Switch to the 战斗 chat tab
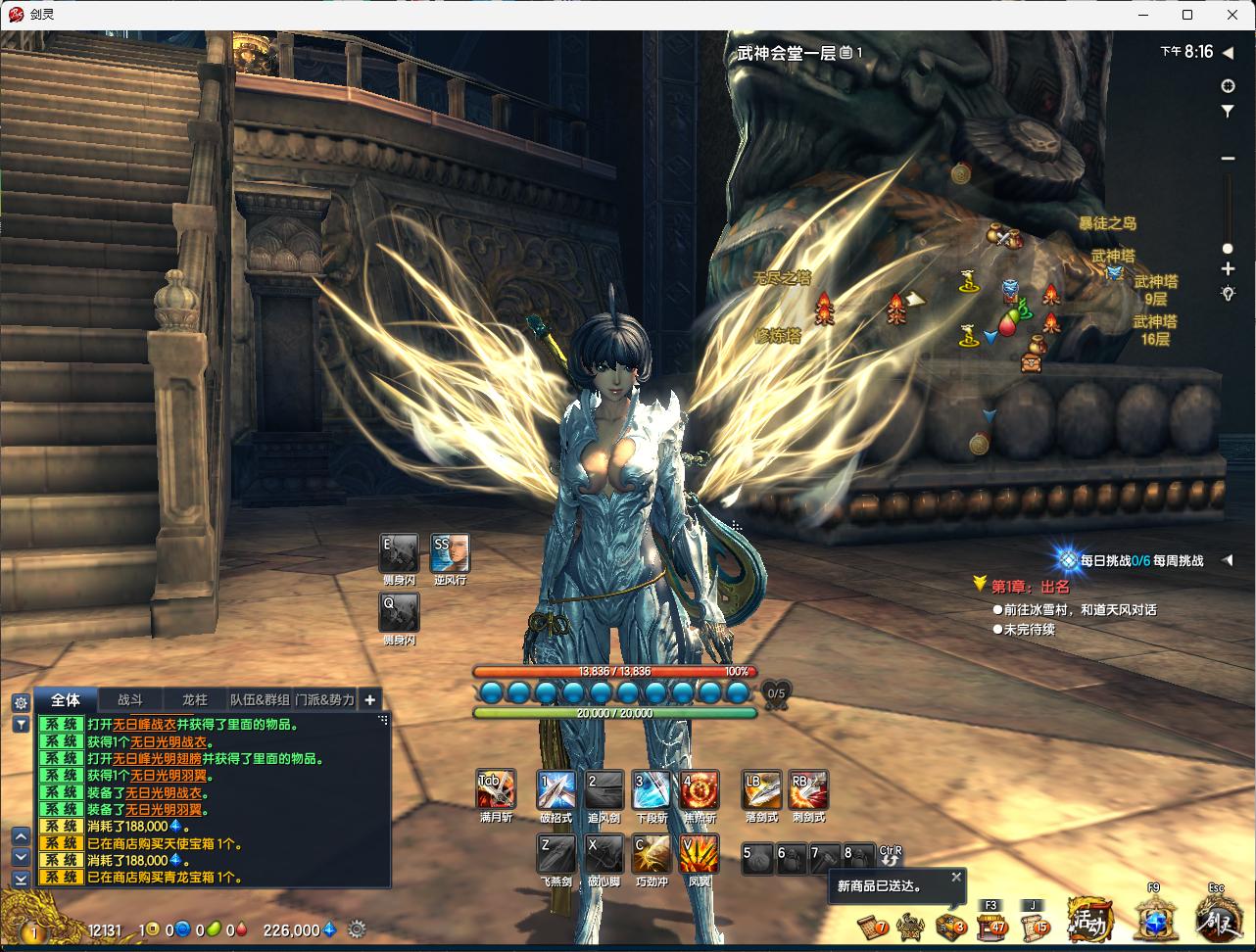1256x952 pixels. (x=130, y=699)
